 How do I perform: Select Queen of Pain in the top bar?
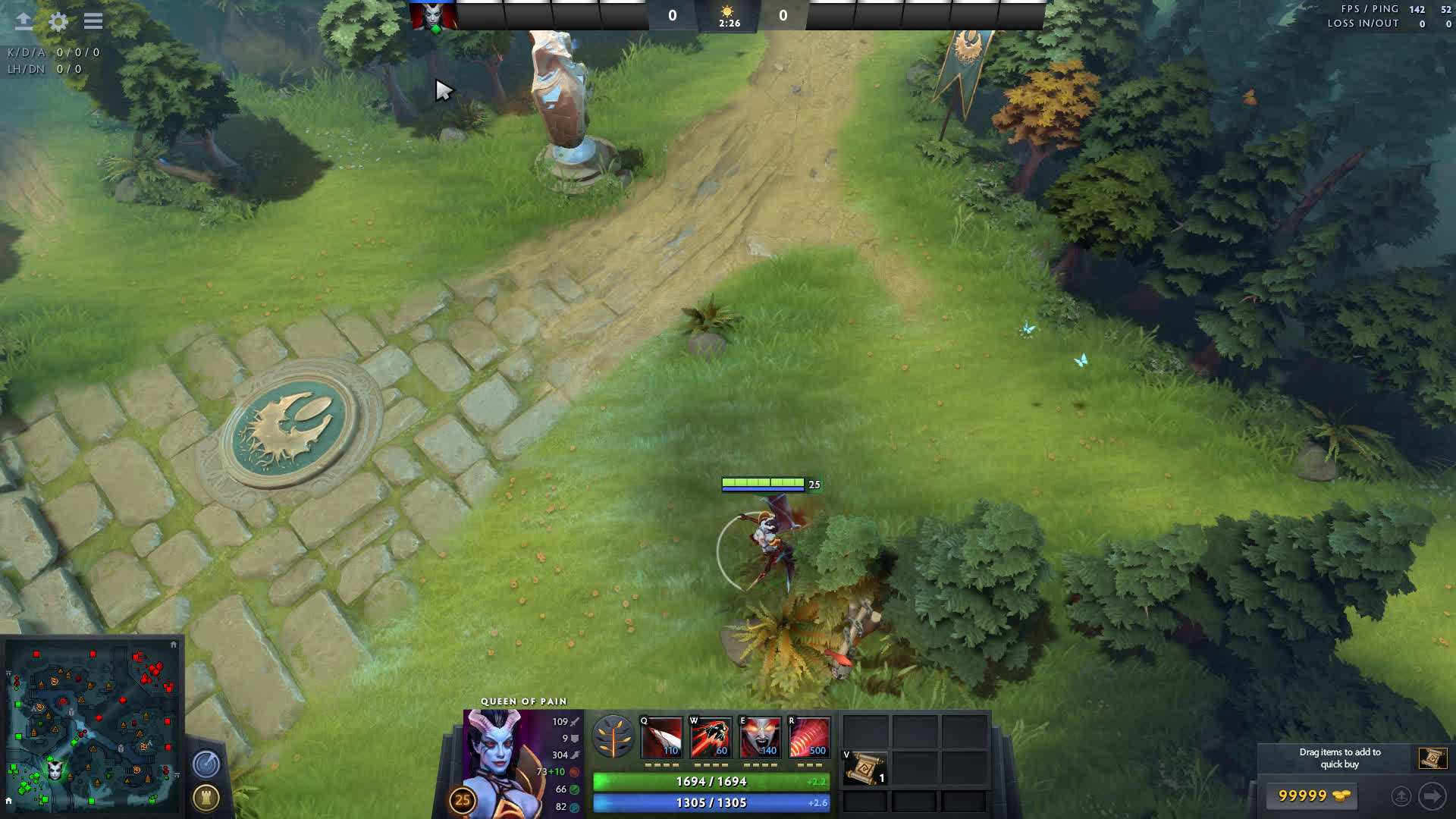pyautogui.click(x=434, y=16)
